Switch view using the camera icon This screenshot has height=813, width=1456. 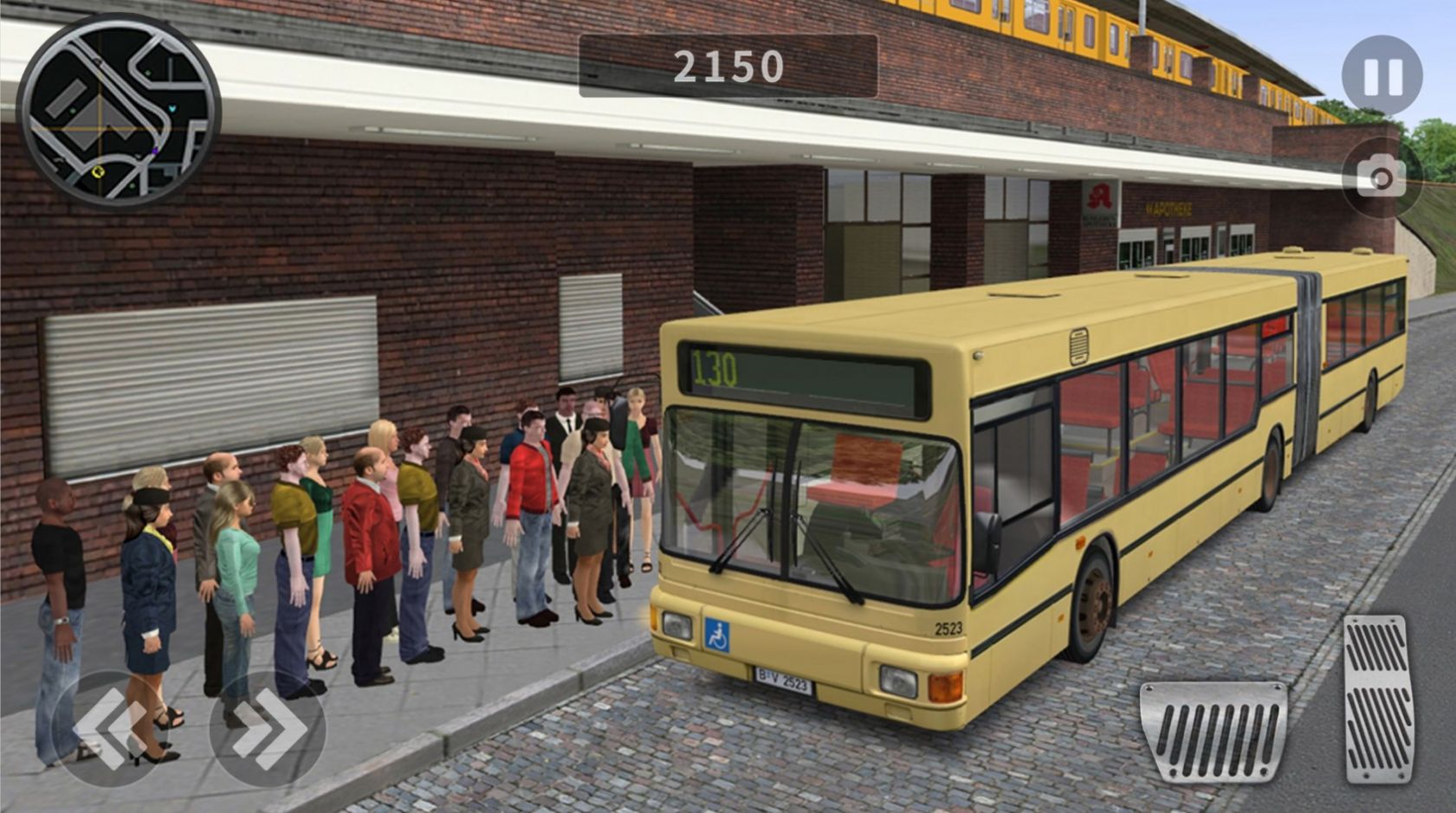pyautogui.click(x=1381, y=177)
